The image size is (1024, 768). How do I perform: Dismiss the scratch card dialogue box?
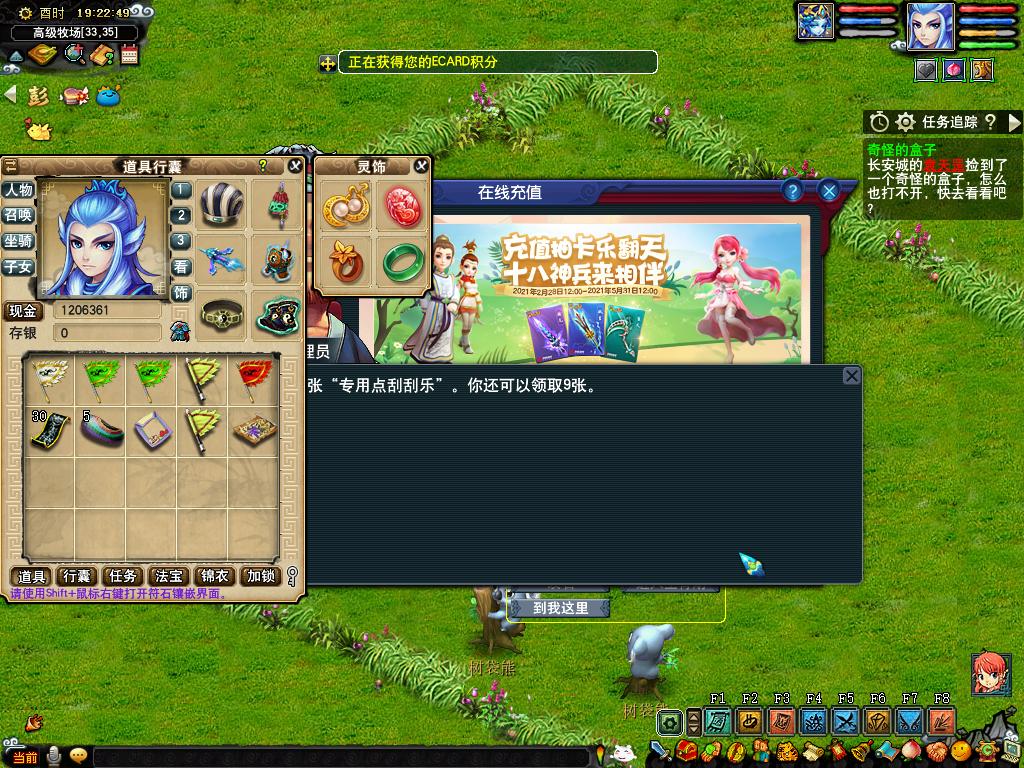tap(851, 376)
